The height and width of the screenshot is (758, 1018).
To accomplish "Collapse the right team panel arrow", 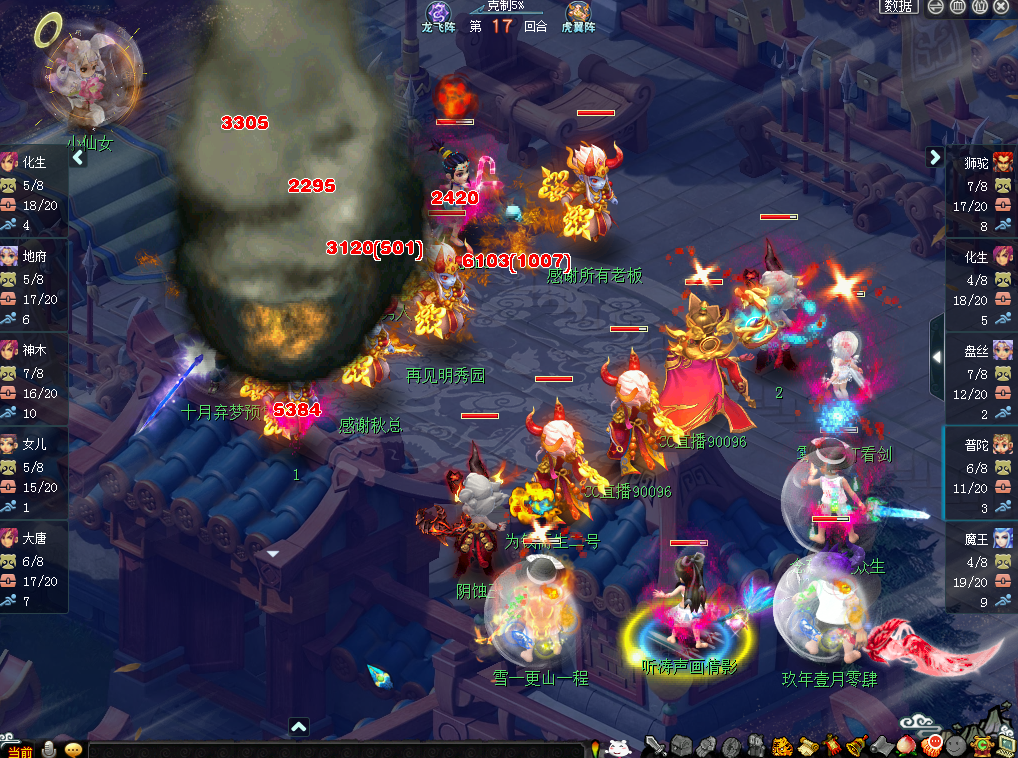I will click(935, 157).
